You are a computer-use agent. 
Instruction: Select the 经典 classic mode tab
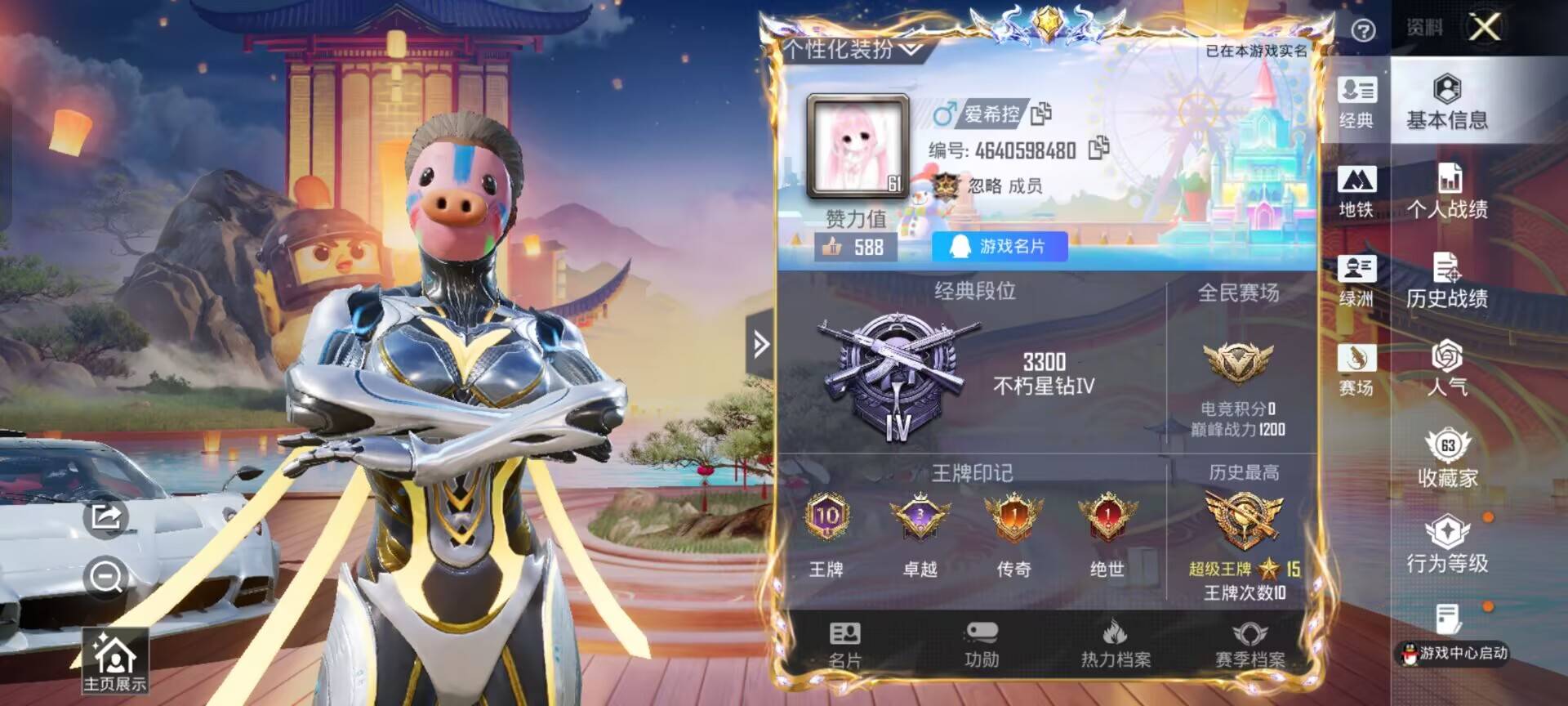pos(1356,102)
